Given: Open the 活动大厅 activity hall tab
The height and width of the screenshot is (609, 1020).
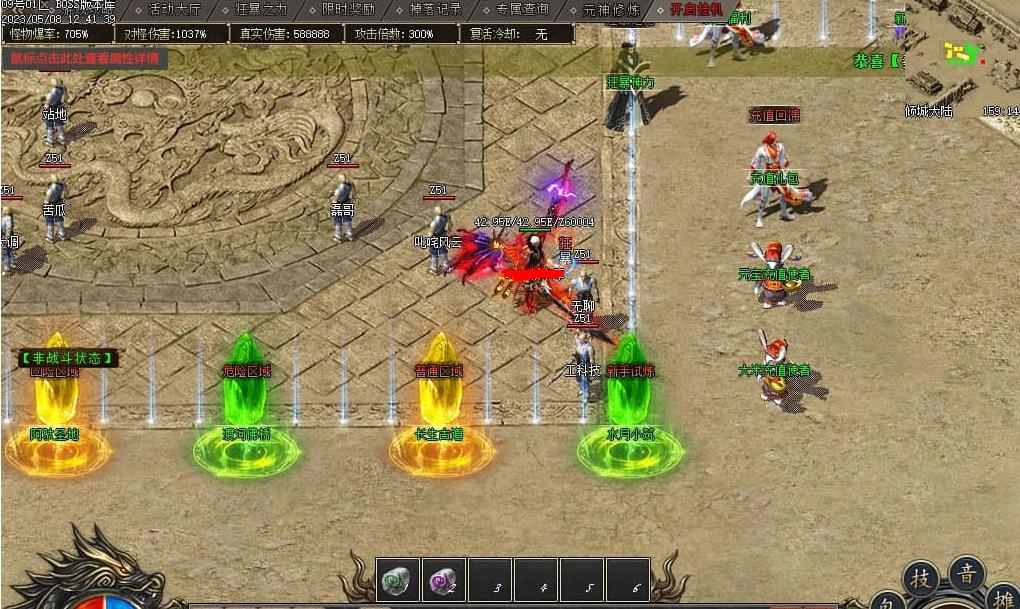Looking at the screenshot, I should [174, 9].
